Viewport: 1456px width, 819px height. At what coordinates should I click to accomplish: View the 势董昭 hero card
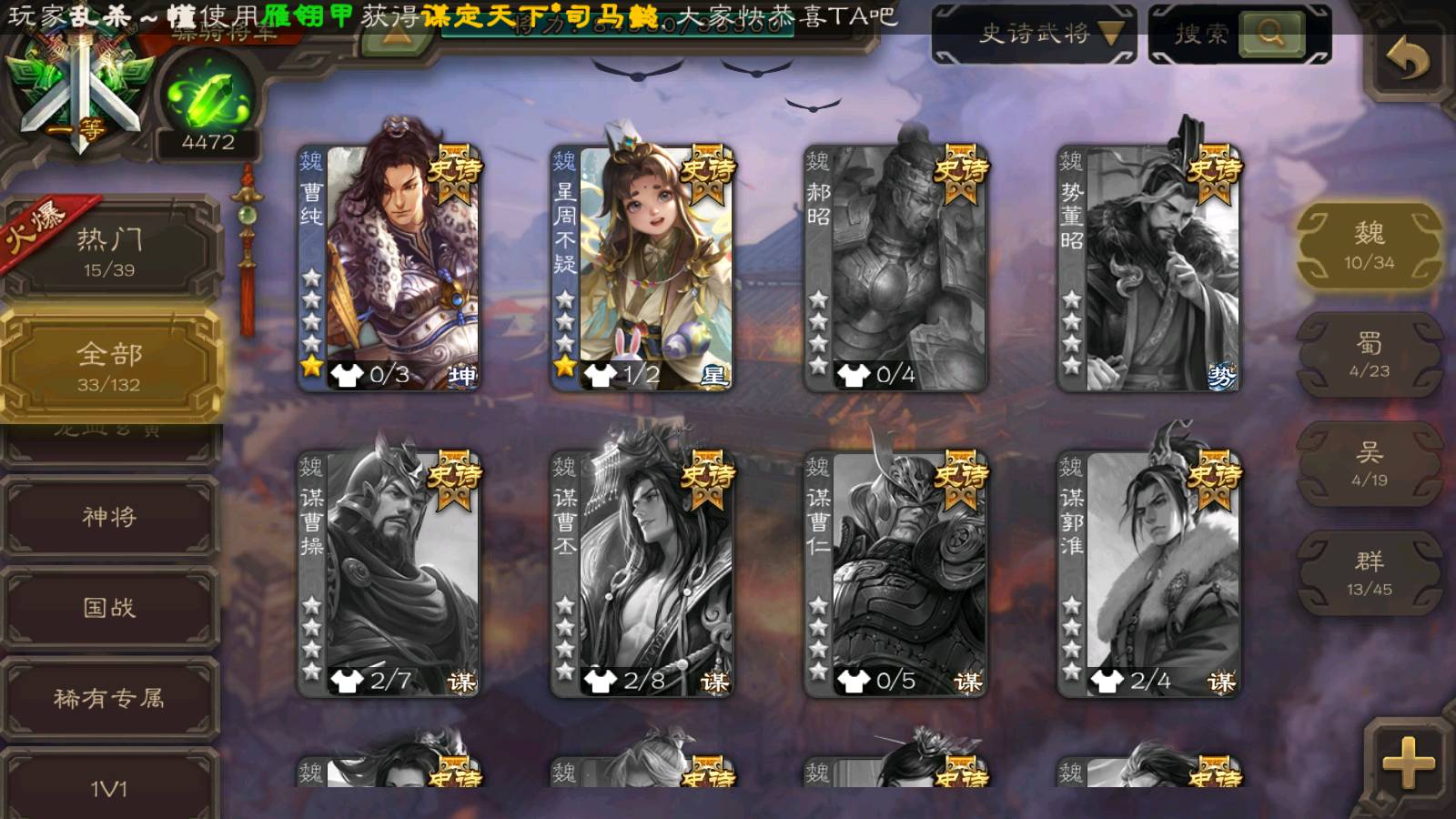(x=1149, y=268)
